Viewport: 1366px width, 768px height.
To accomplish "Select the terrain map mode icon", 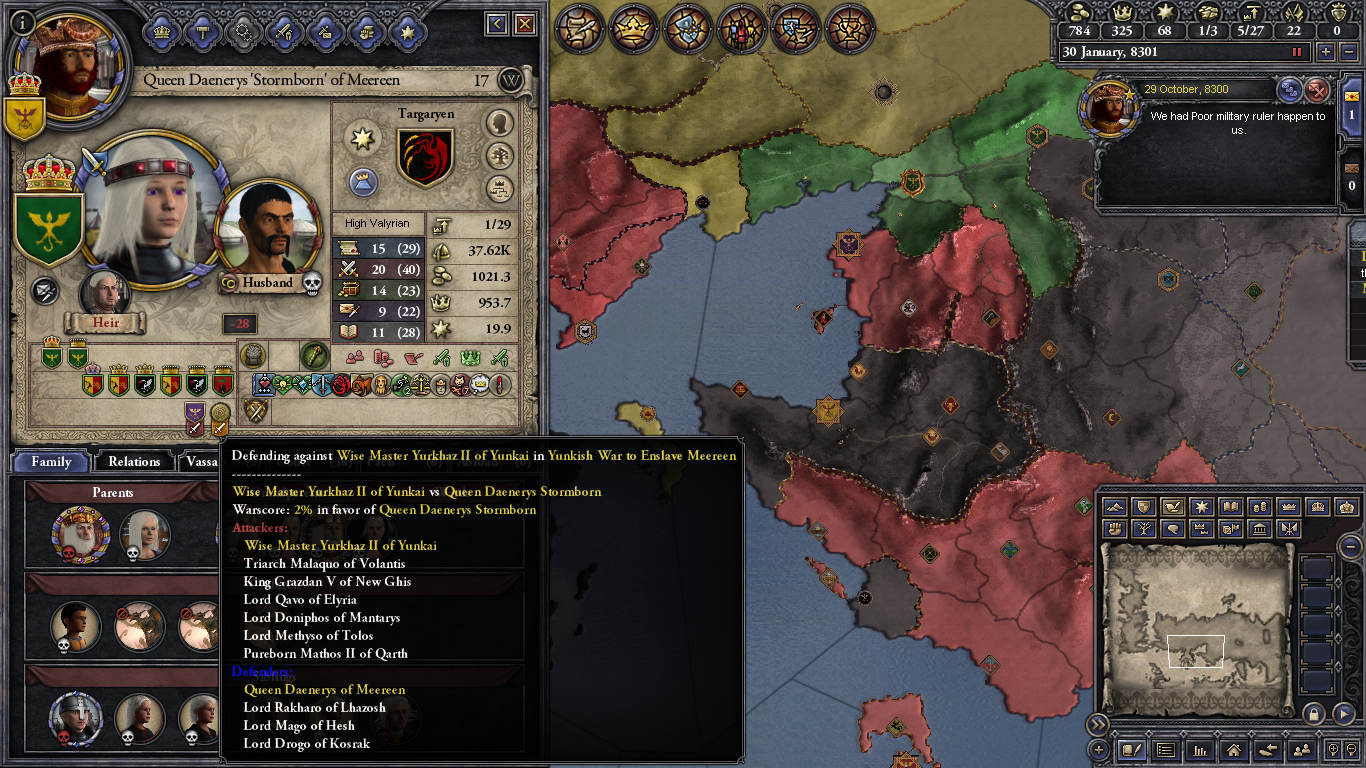I will click(x=1114, y=506).
